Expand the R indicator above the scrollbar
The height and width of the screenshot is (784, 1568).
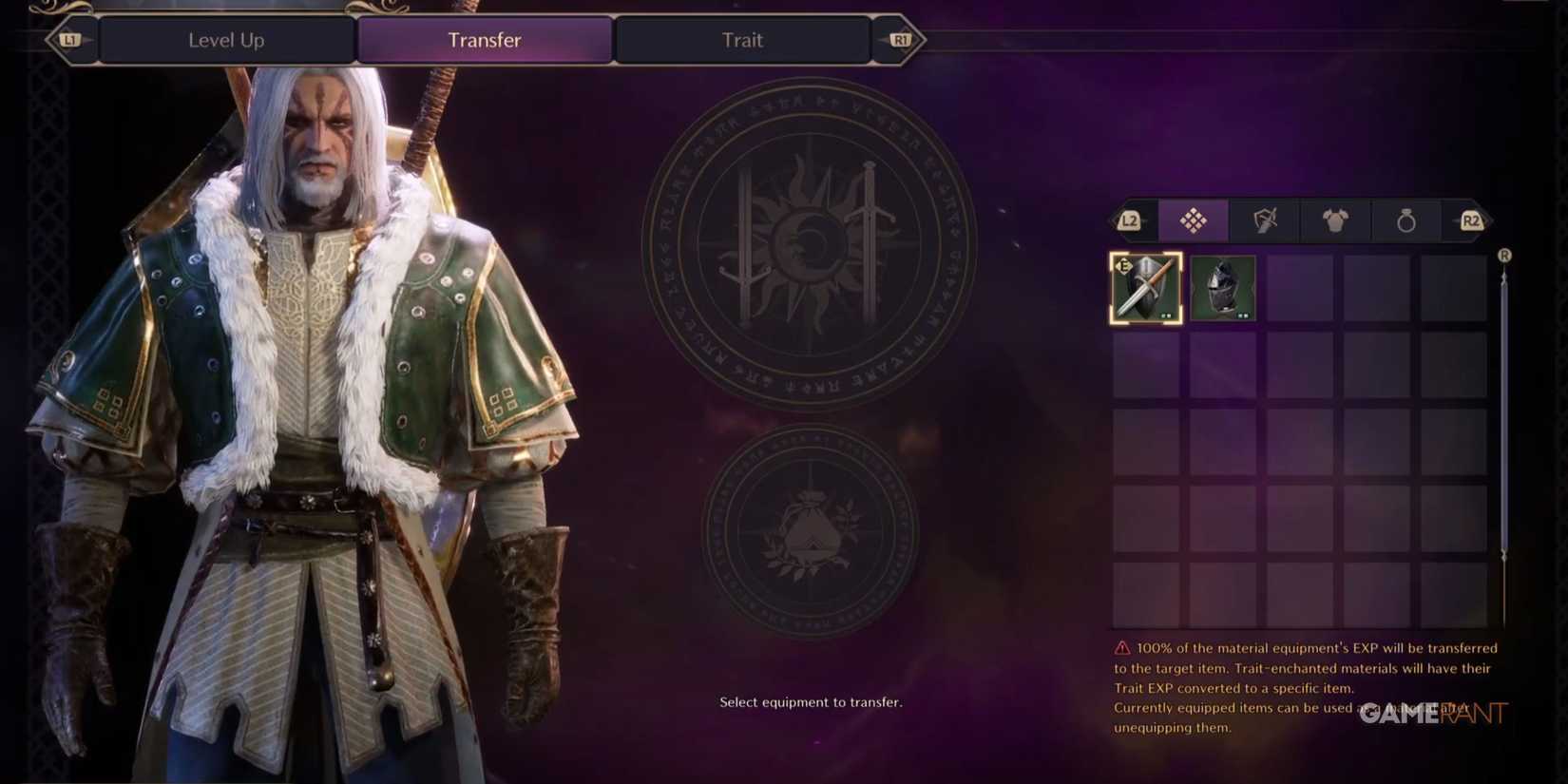click(1504, 255)
